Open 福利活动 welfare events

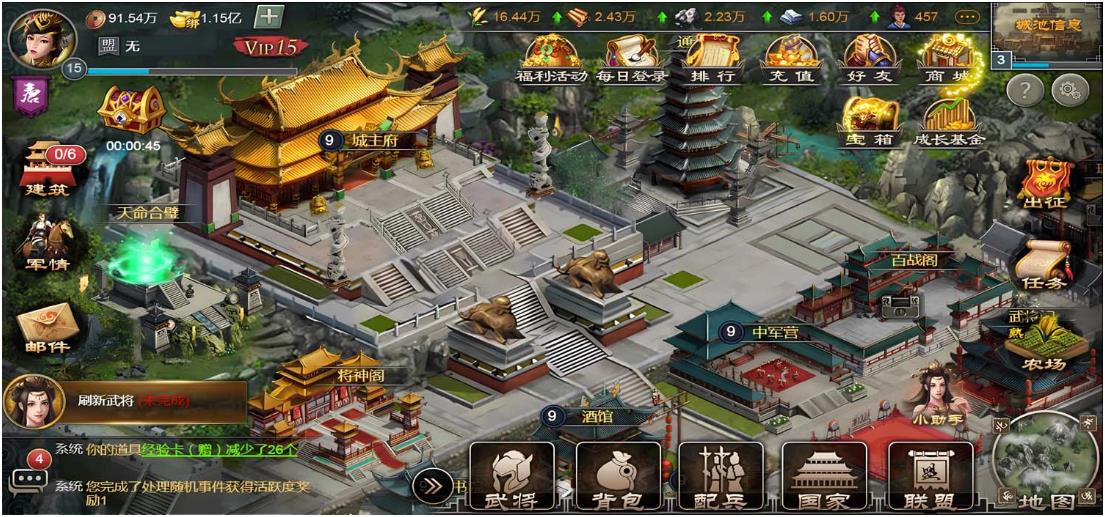point(550,58)
